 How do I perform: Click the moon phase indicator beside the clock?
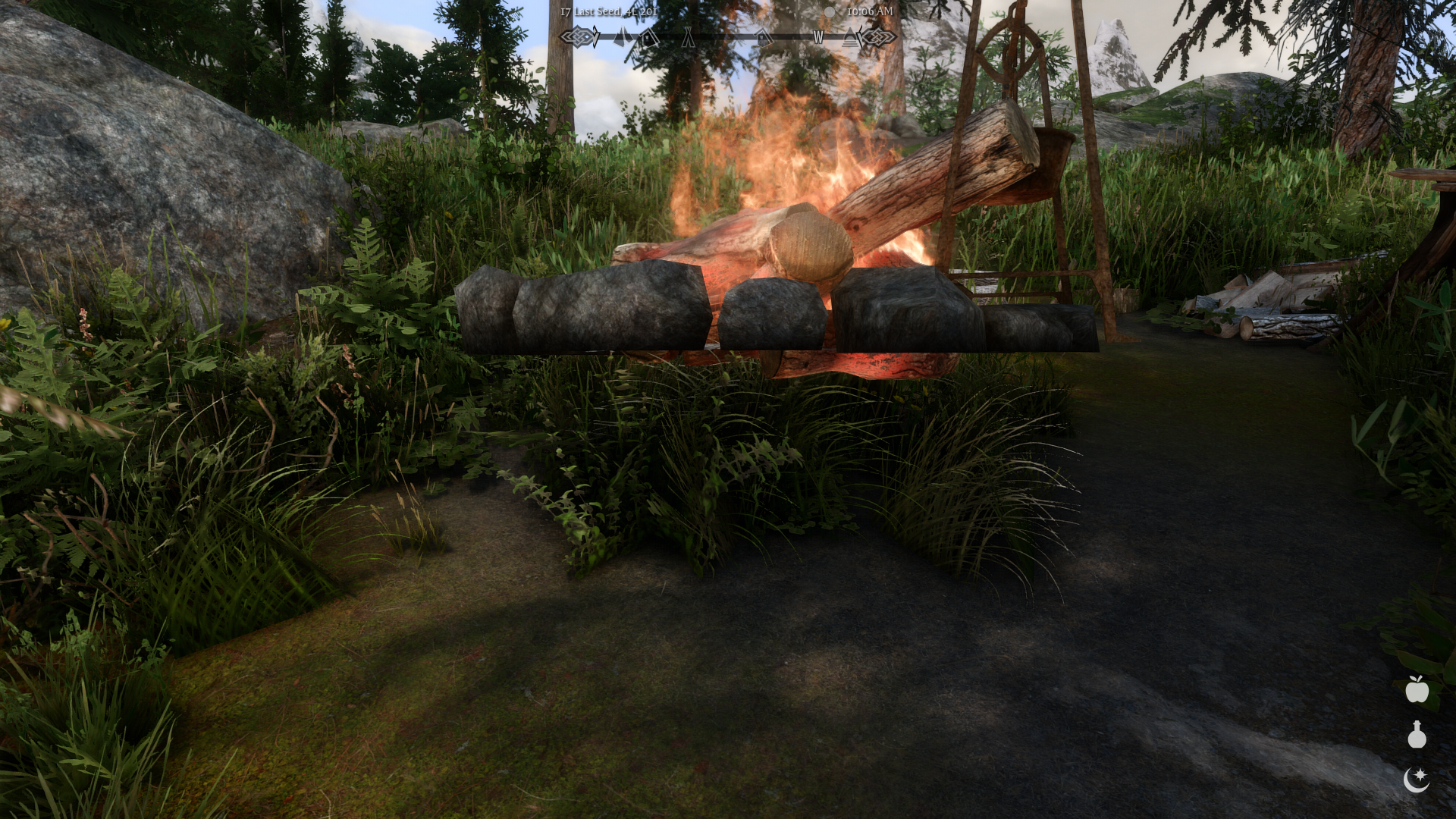click(x=830, y=11)
